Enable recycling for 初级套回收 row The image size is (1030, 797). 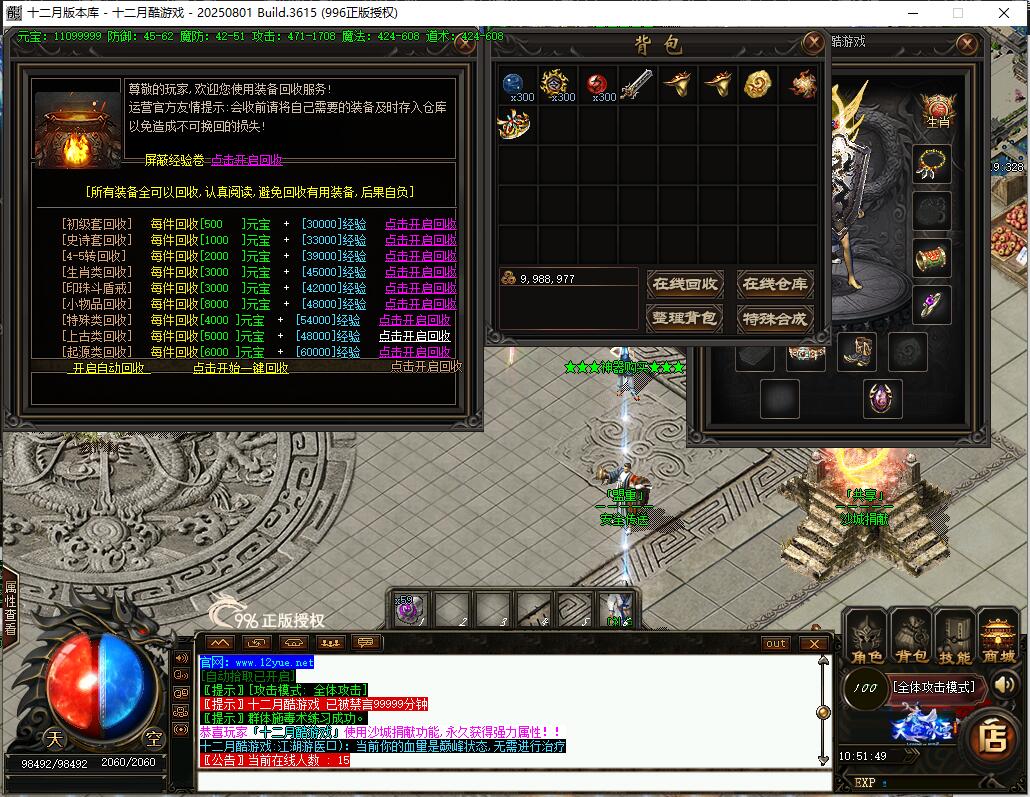point(420,225)
